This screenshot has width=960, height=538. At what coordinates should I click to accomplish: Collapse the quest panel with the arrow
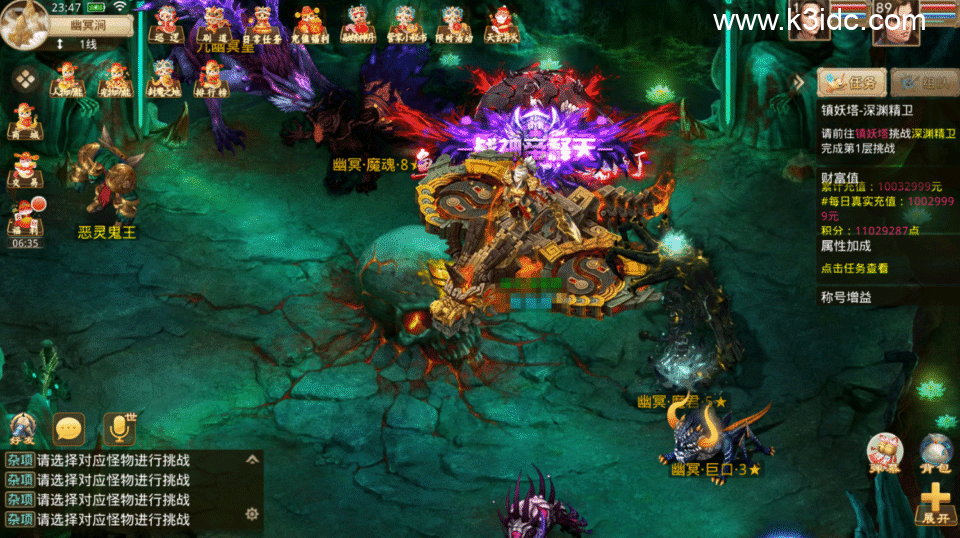(x=799, y=82)
